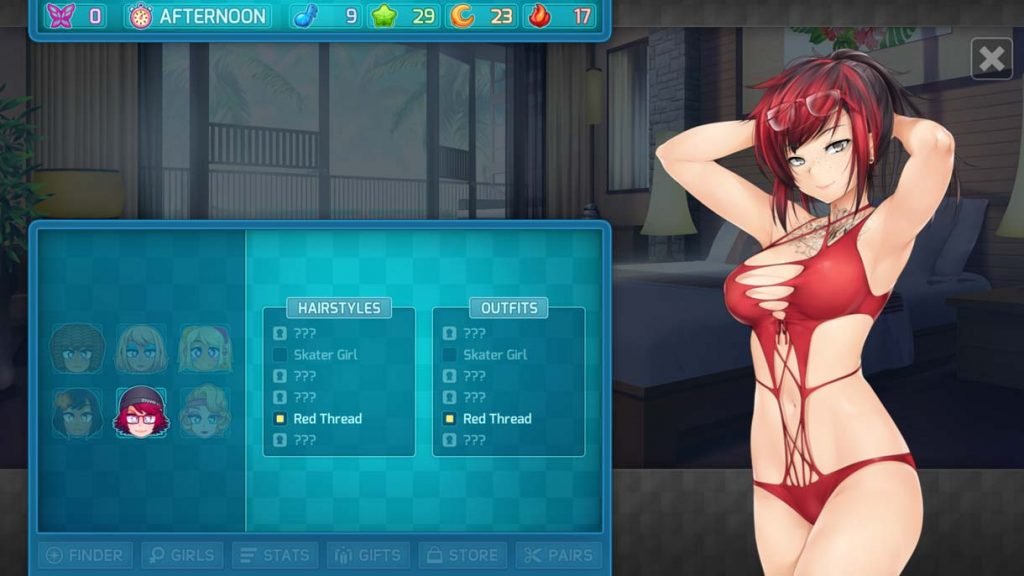1024x576 pixels.
Task: Pick the portrait with straight shoulder-length blonde hair
Action: [141, 348]
